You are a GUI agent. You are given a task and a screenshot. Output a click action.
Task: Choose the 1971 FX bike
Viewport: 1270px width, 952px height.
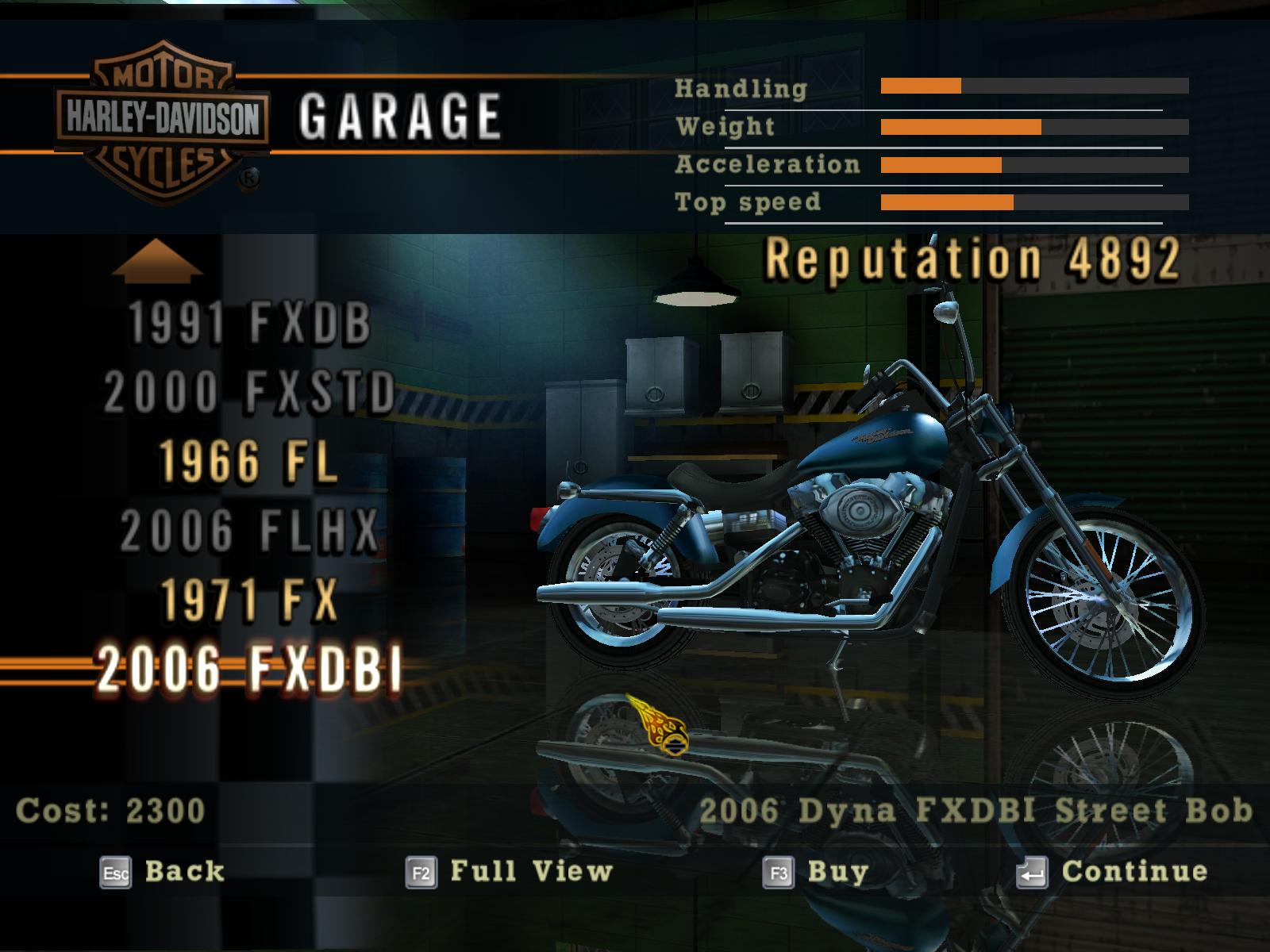(249, 599)
